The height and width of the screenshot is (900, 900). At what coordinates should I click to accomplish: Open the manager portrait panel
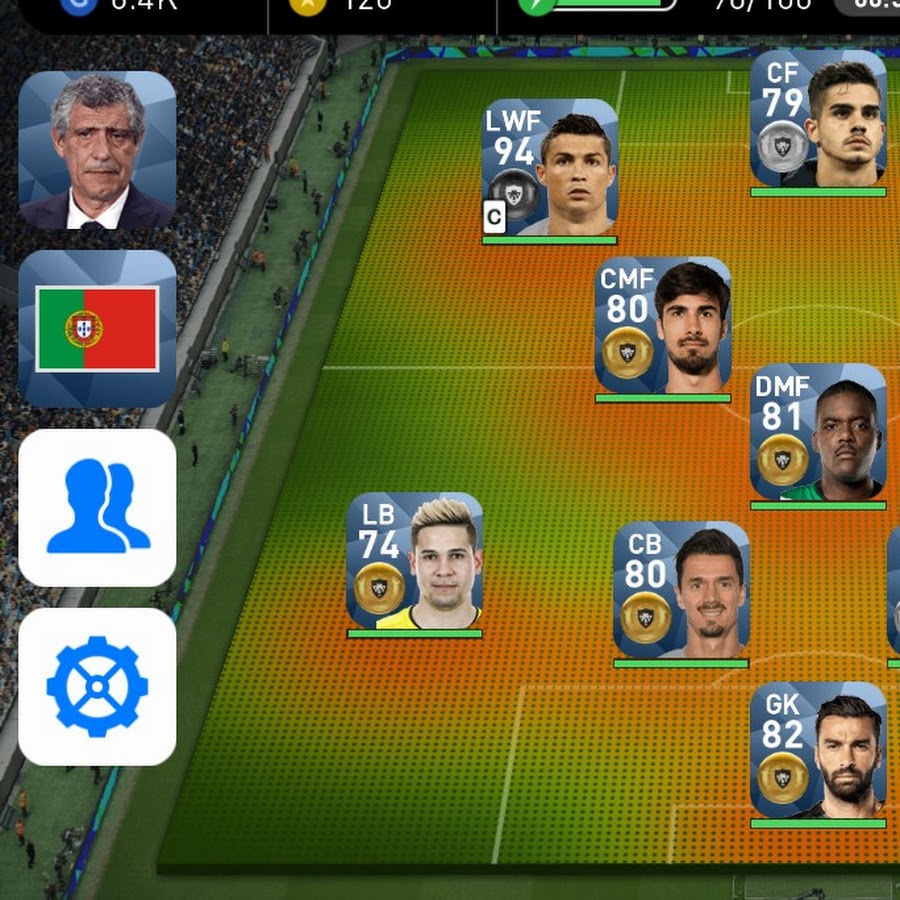[97, 150]
